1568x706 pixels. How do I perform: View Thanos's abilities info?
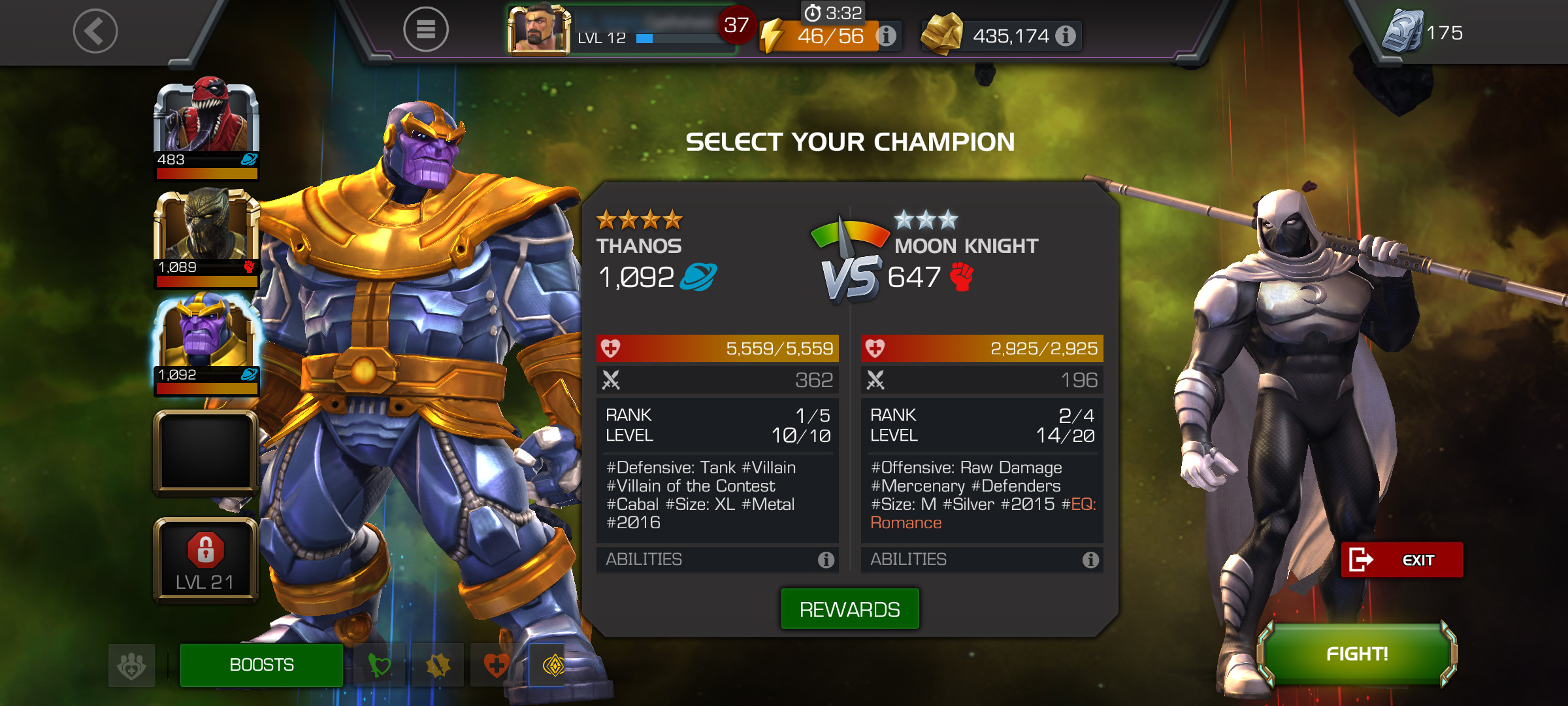(826, 560)
